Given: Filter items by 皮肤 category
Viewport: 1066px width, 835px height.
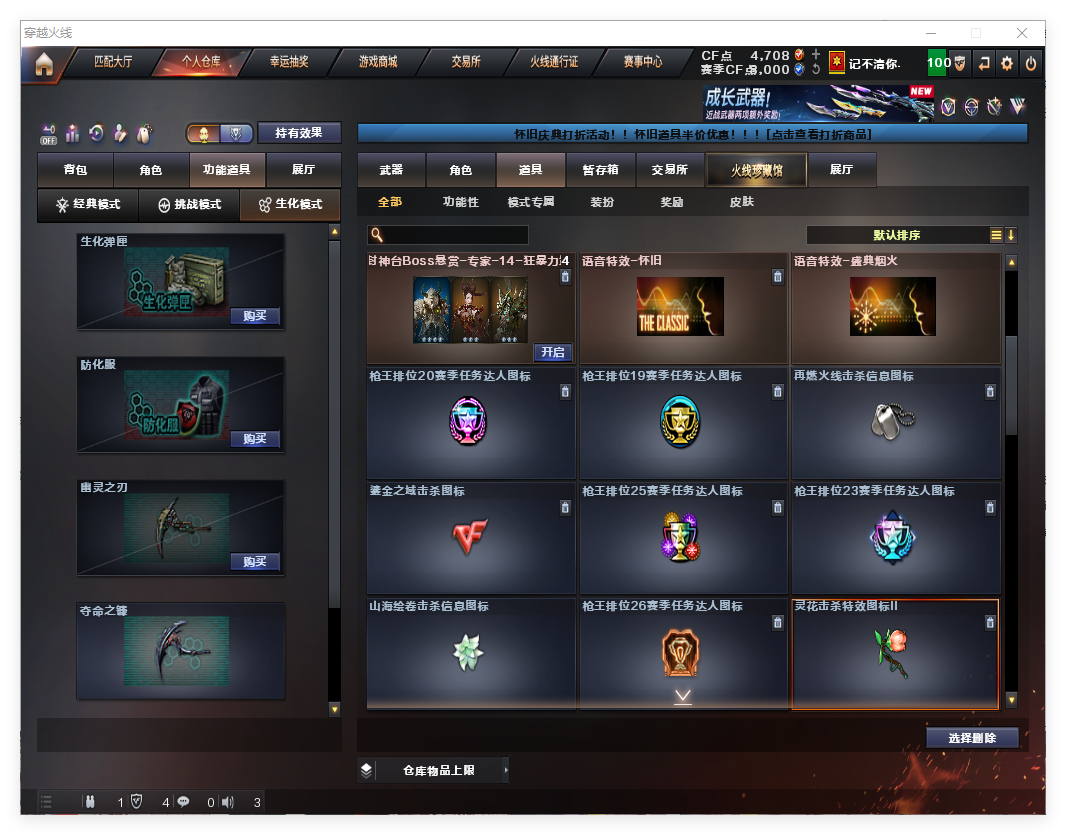Looking at the screenshot, I should [741, 202].
